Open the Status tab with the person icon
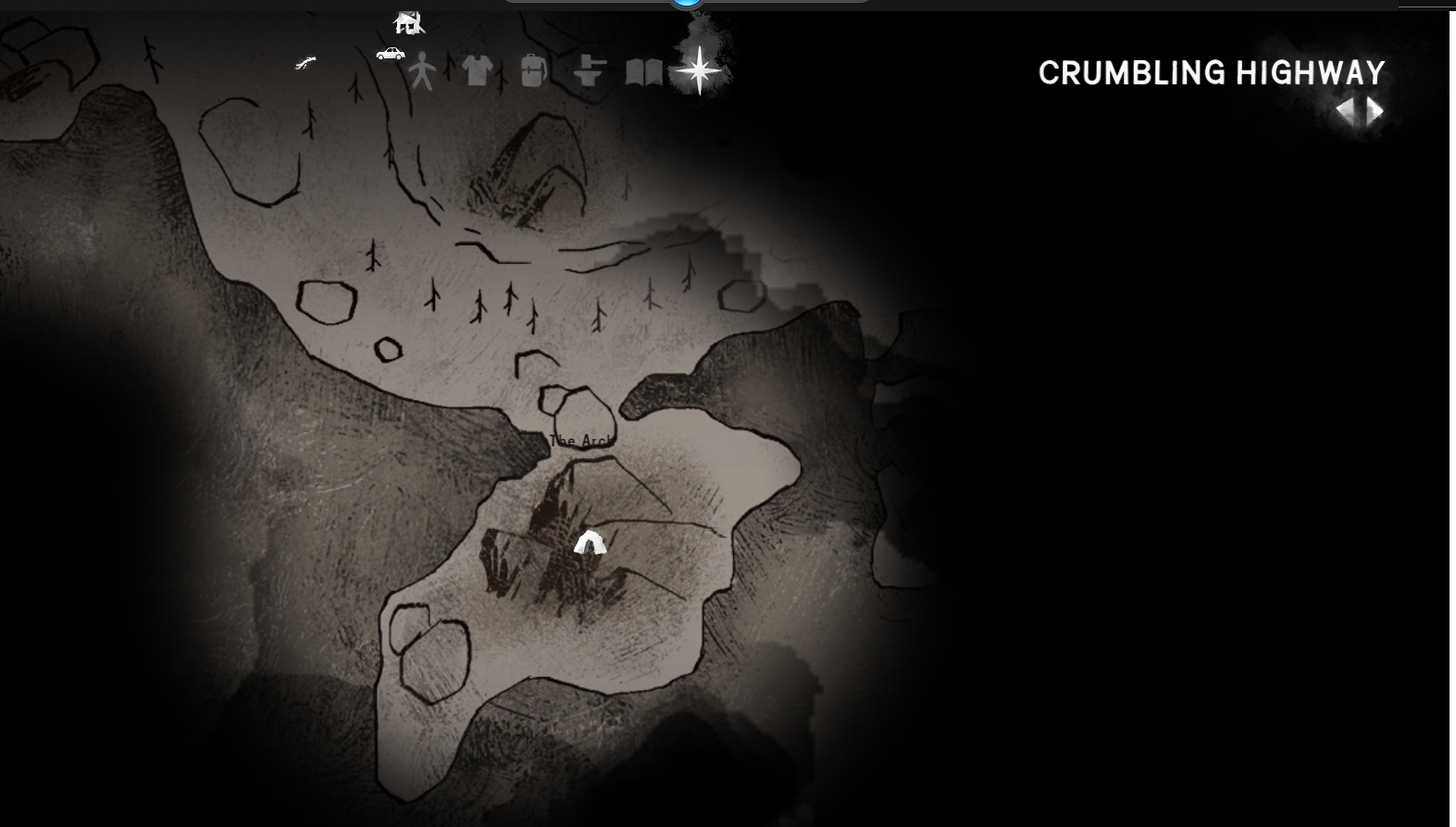The width and height of the screenshot is (1456, 827). (422, 70)
